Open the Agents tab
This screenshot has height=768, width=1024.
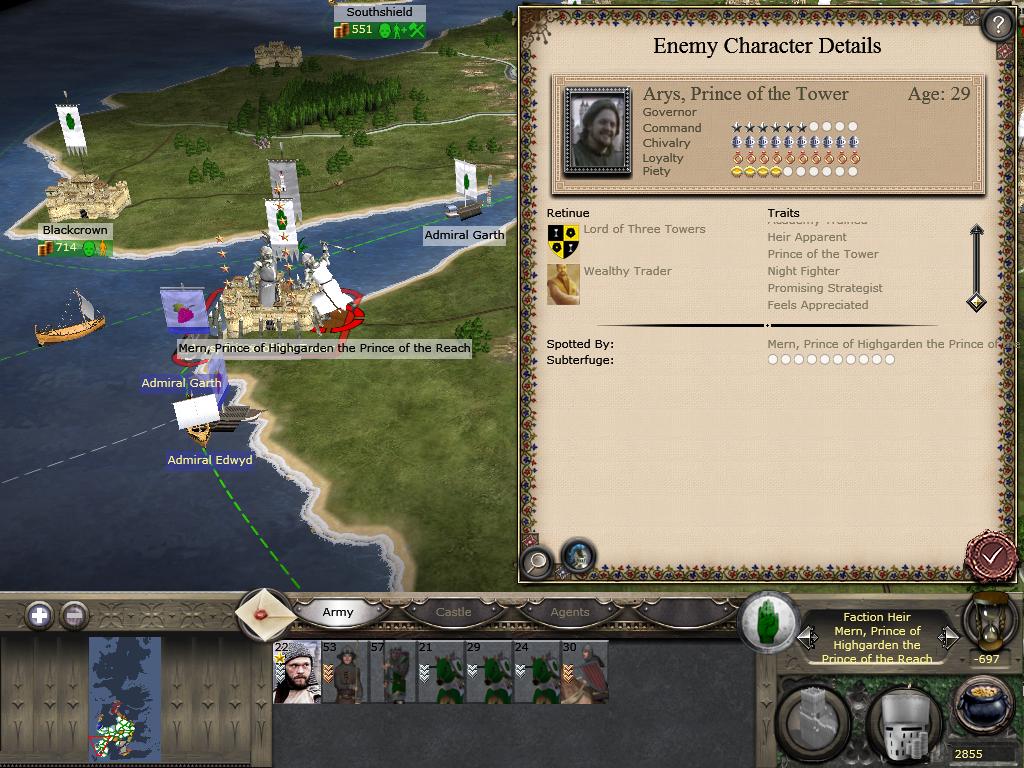570,612
